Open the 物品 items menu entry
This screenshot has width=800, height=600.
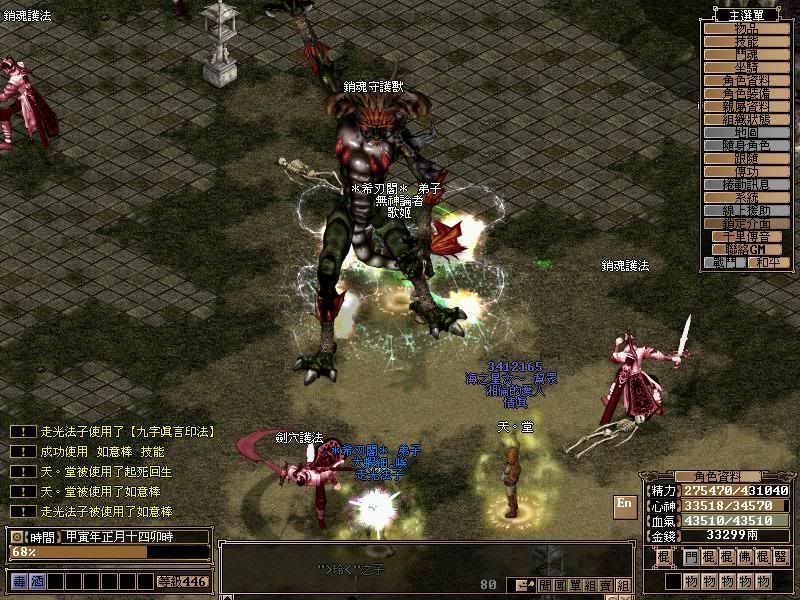point(747,29)
